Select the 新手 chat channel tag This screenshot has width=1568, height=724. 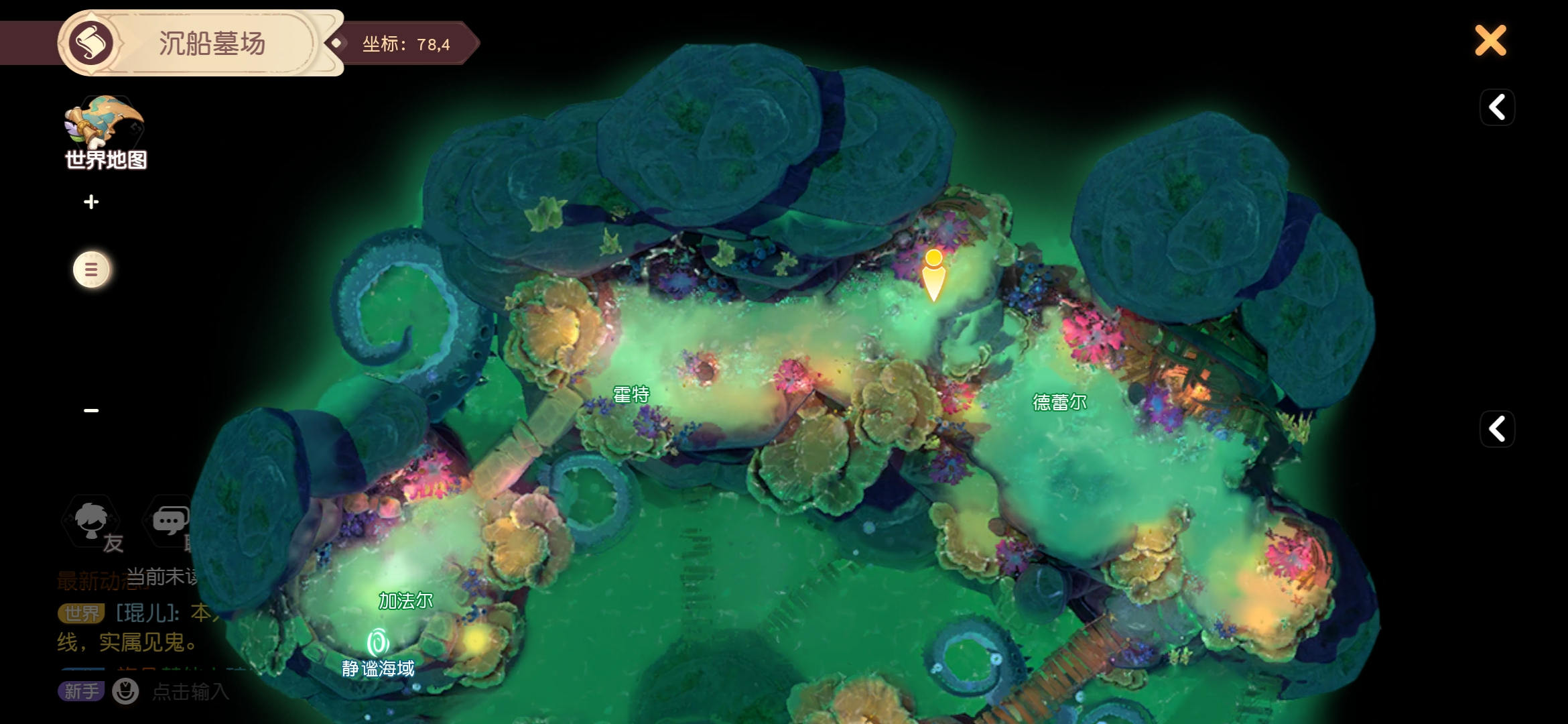click(x=81, y=691)
